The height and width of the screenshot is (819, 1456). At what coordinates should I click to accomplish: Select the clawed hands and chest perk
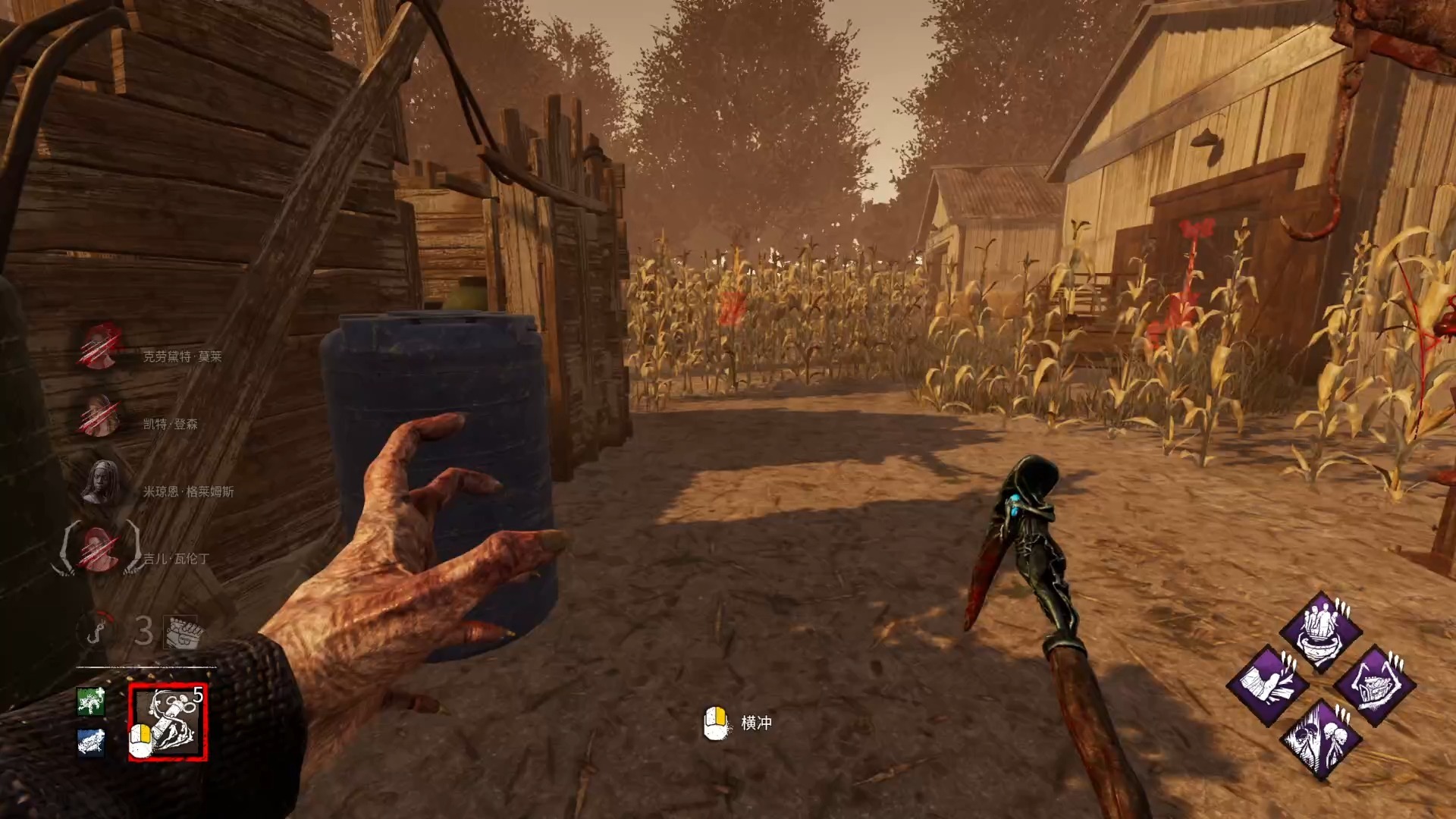1374,686
